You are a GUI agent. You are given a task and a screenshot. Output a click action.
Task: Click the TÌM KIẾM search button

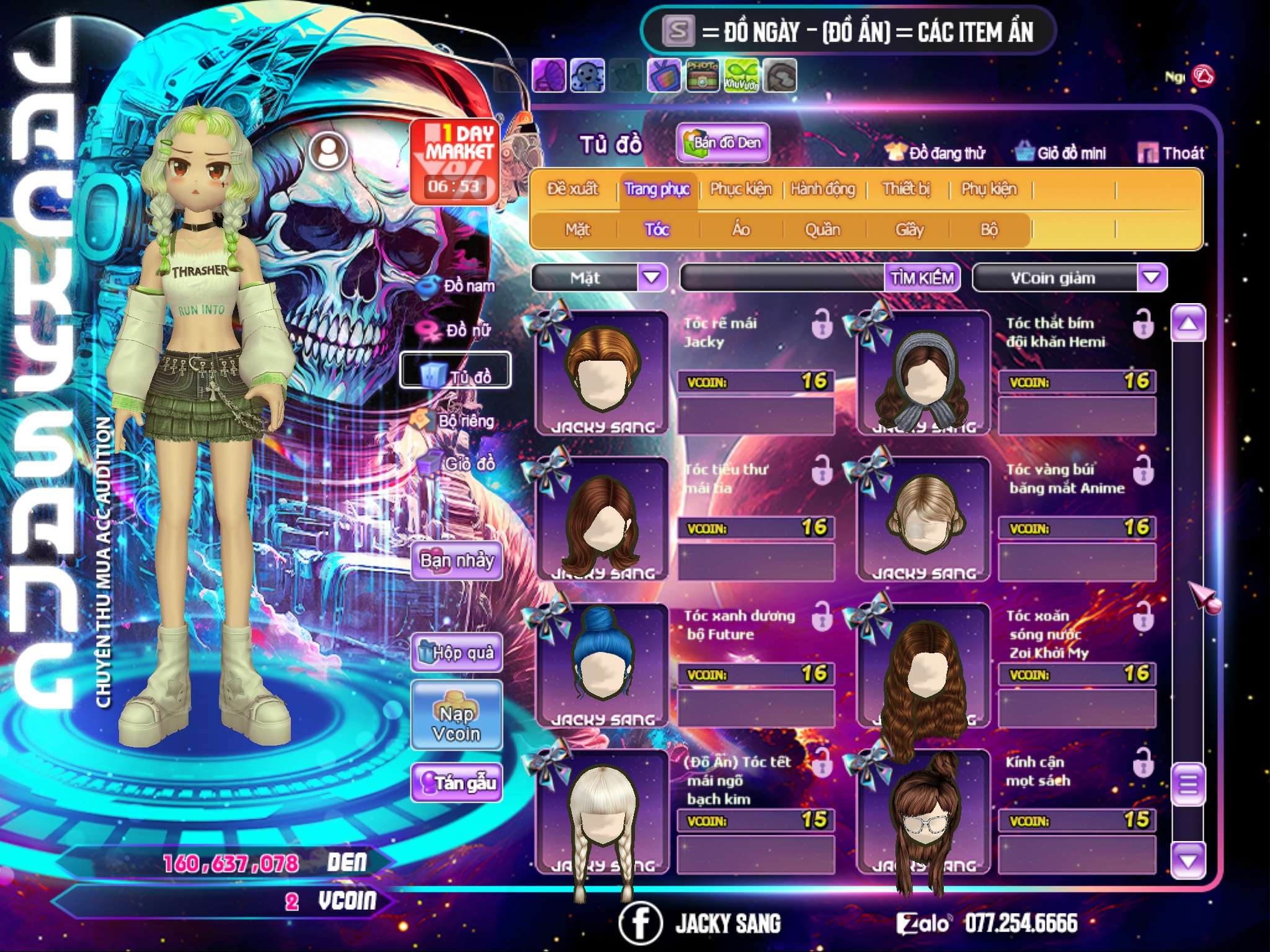[921, 278]
